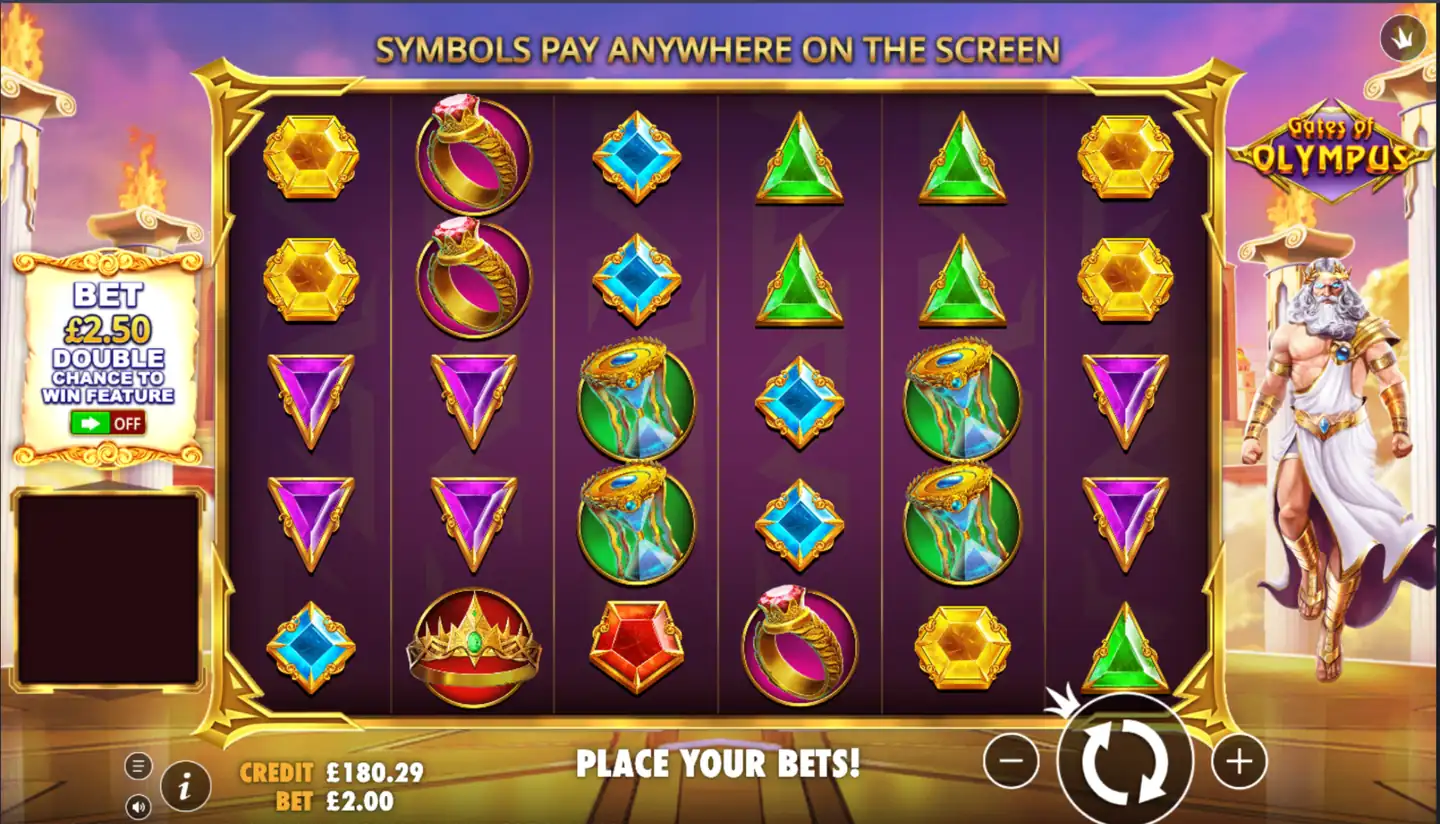Click the ring symbol at bottom of reel four
This screenshot has width=1440, height=824.
point(798,645)
